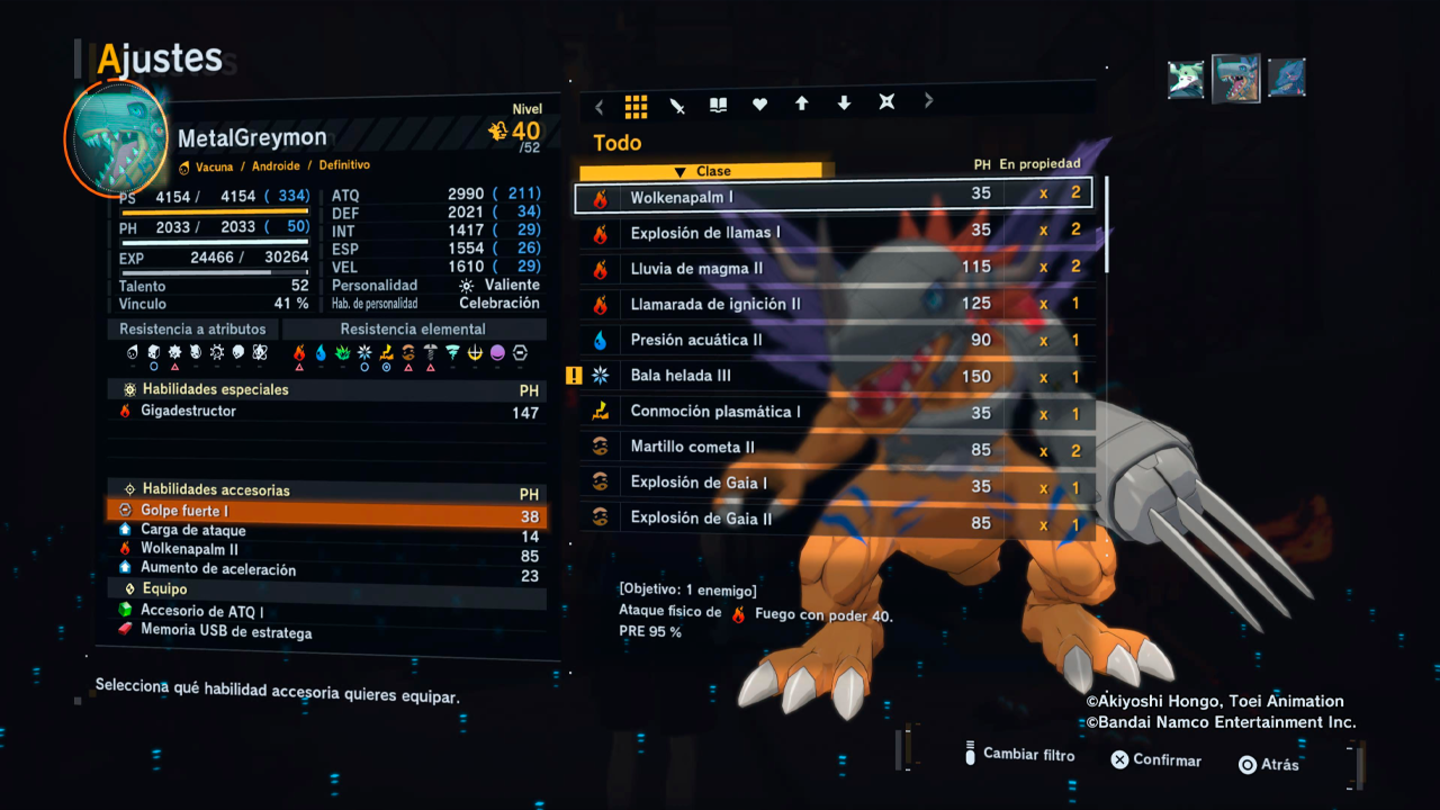Open the Accesorio de ATQ I equipment slot

(326, 611)
